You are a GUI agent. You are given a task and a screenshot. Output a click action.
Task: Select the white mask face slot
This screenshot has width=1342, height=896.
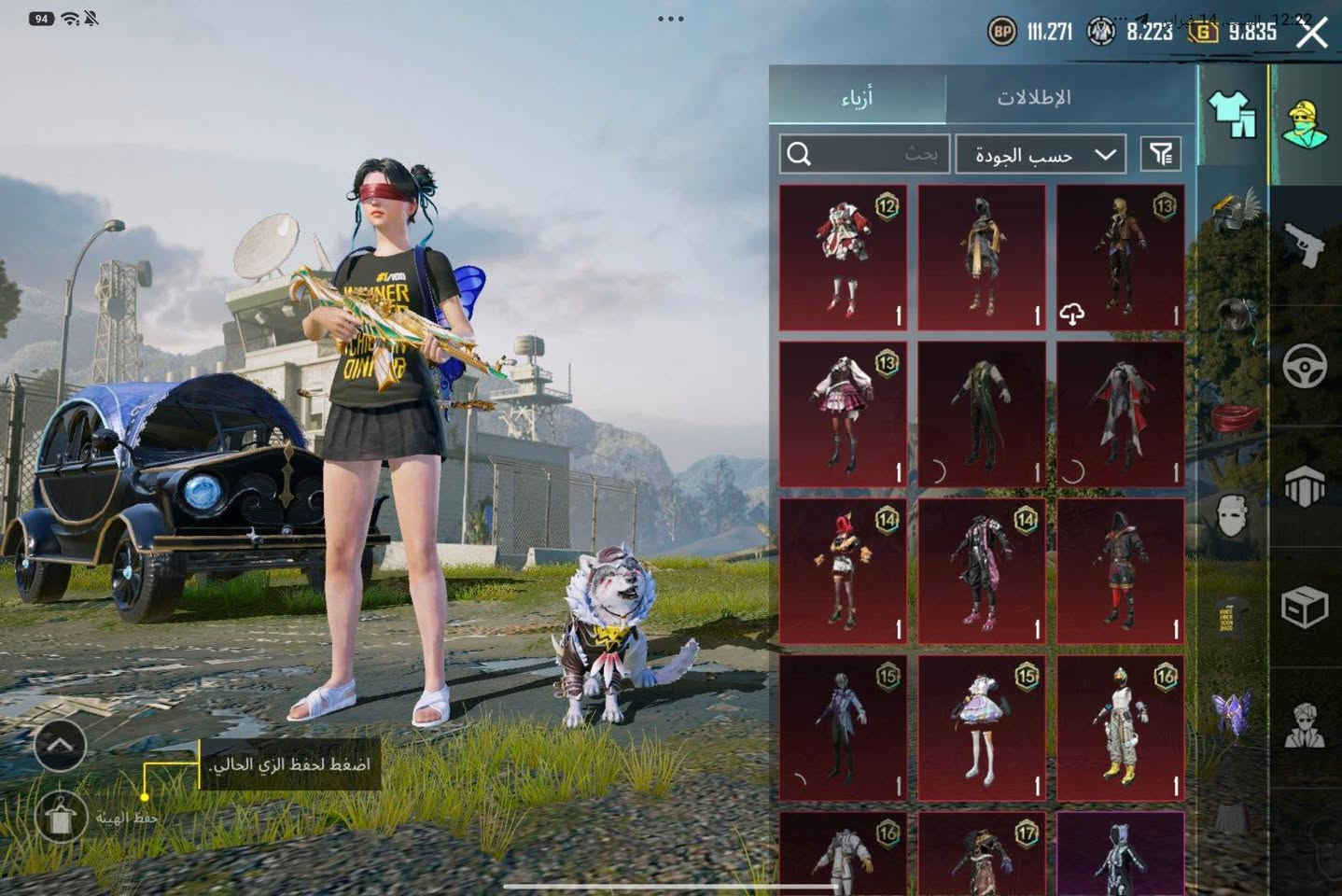(1234, 515)
